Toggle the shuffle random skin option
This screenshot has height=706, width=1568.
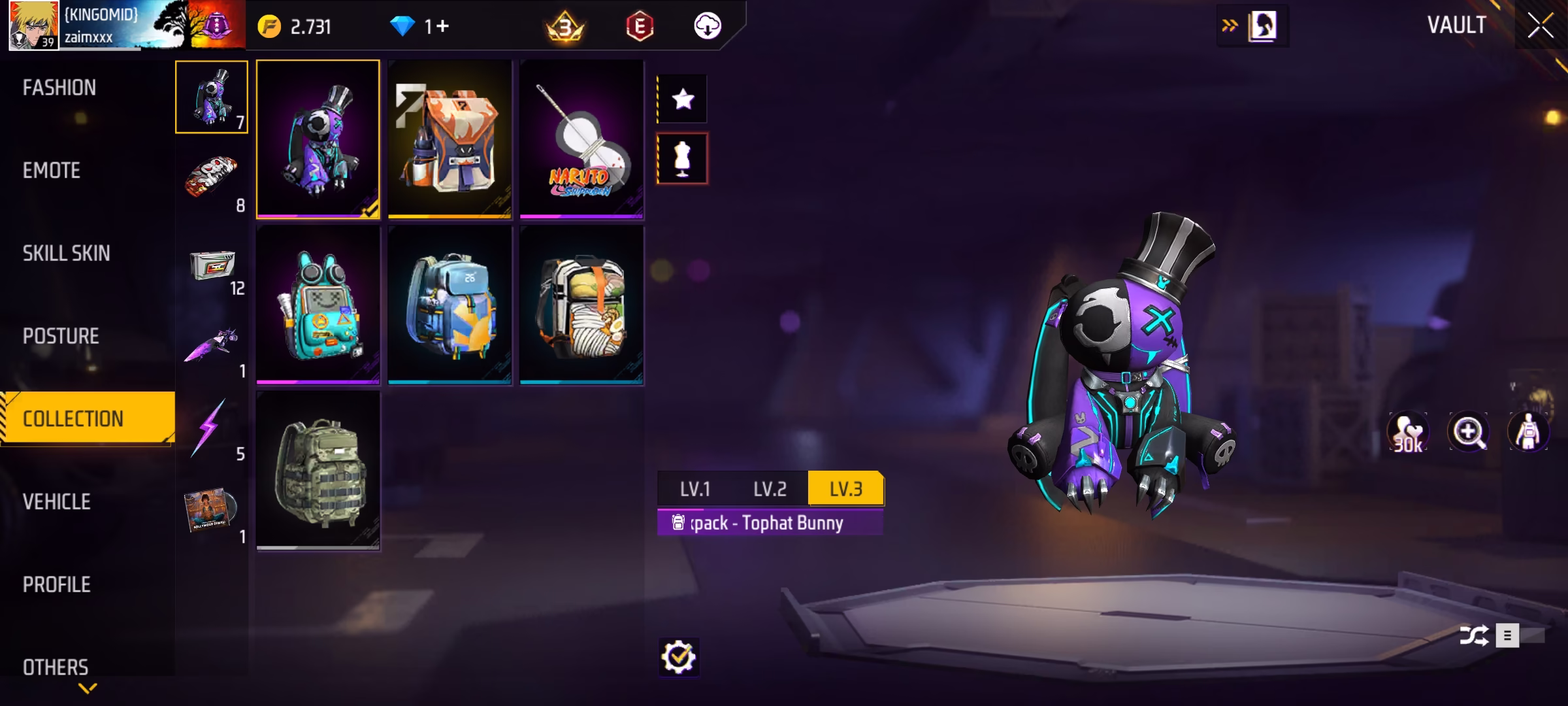click(x=1475, y=635)
